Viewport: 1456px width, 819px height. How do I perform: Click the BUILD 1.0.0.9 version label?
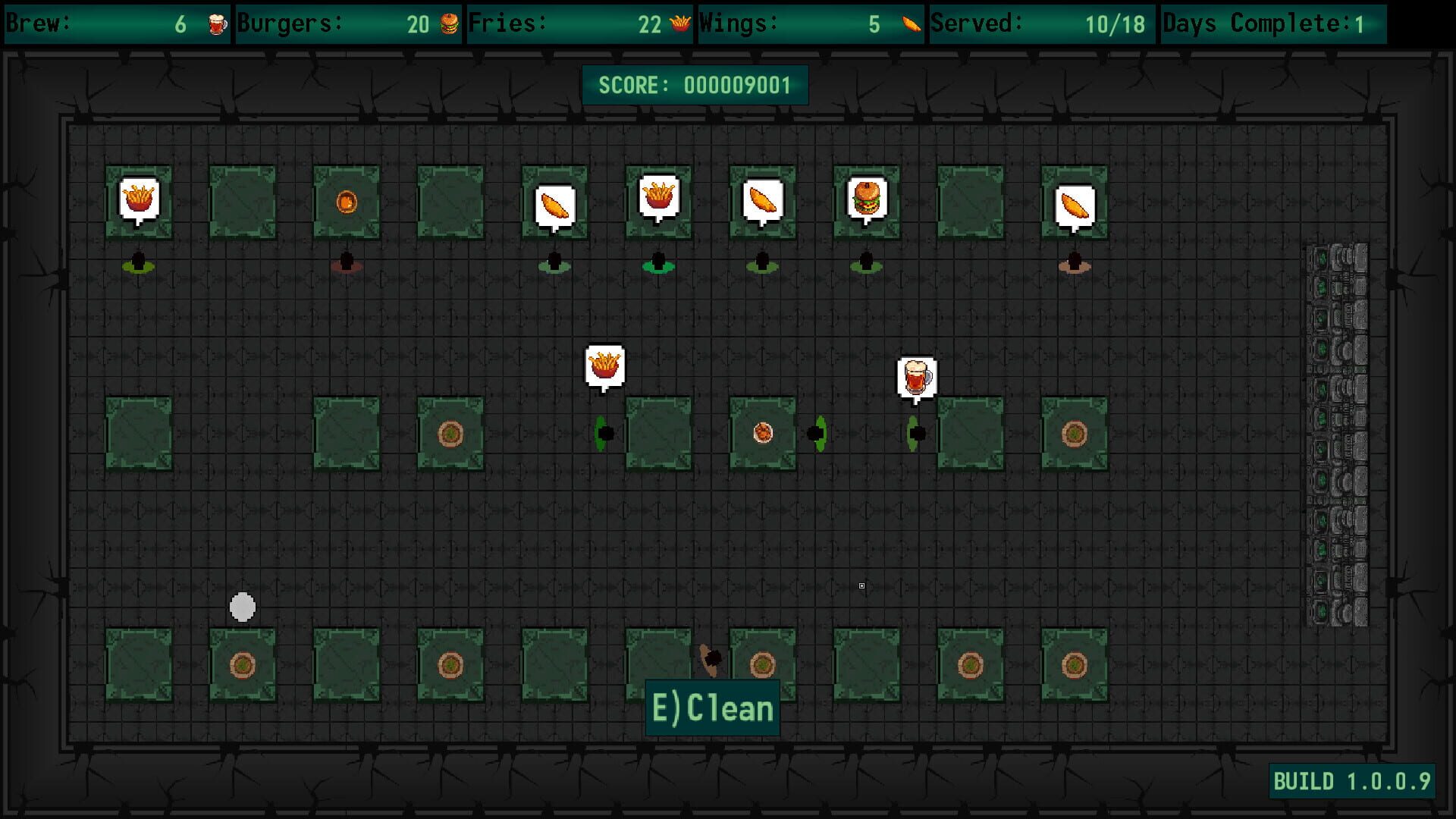coord(1352,781)
